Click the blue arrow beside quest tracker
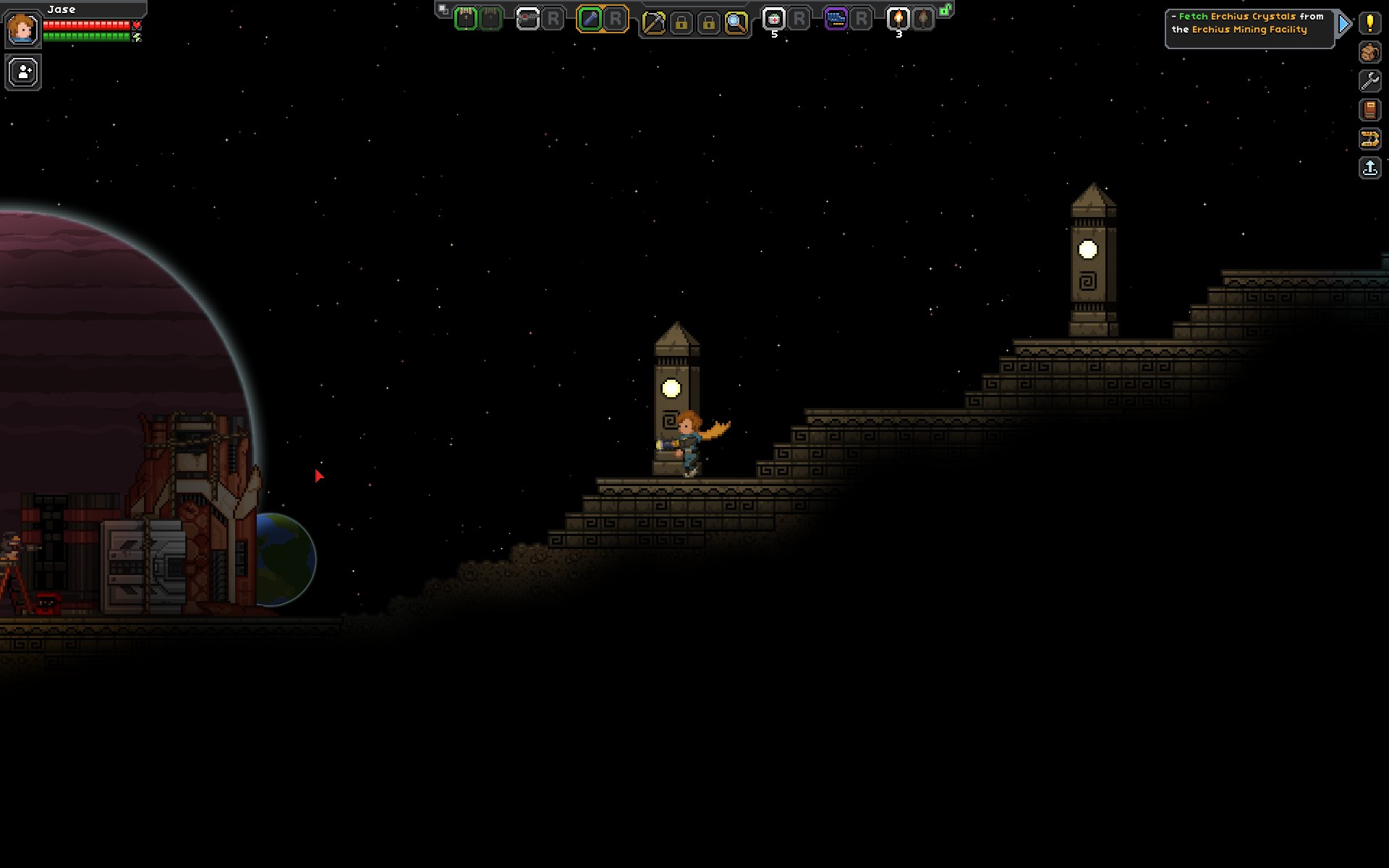Image resolution: width=1389 pixels, height=868 pixels. click(x=1344, y=25)
